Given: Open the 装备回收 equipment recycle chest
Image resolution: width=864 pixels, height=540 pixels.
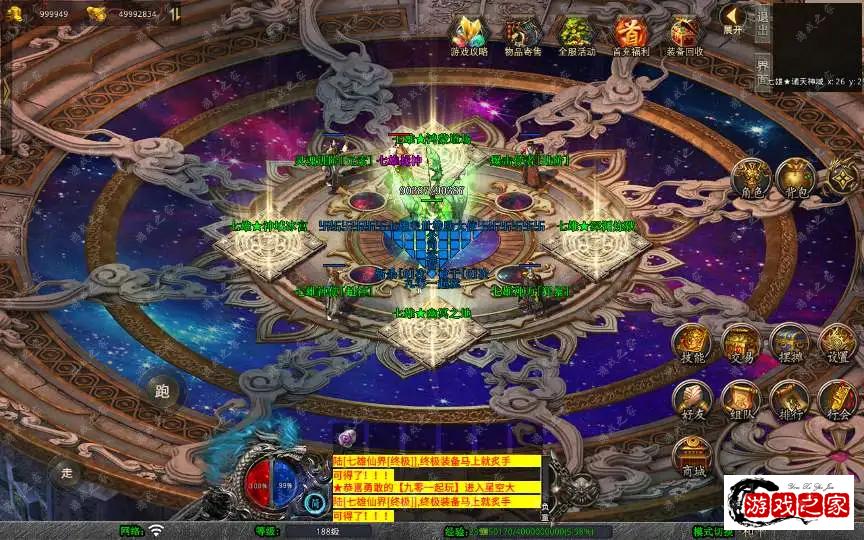Looking at the screenshot, I should click(x=684, y=35).
